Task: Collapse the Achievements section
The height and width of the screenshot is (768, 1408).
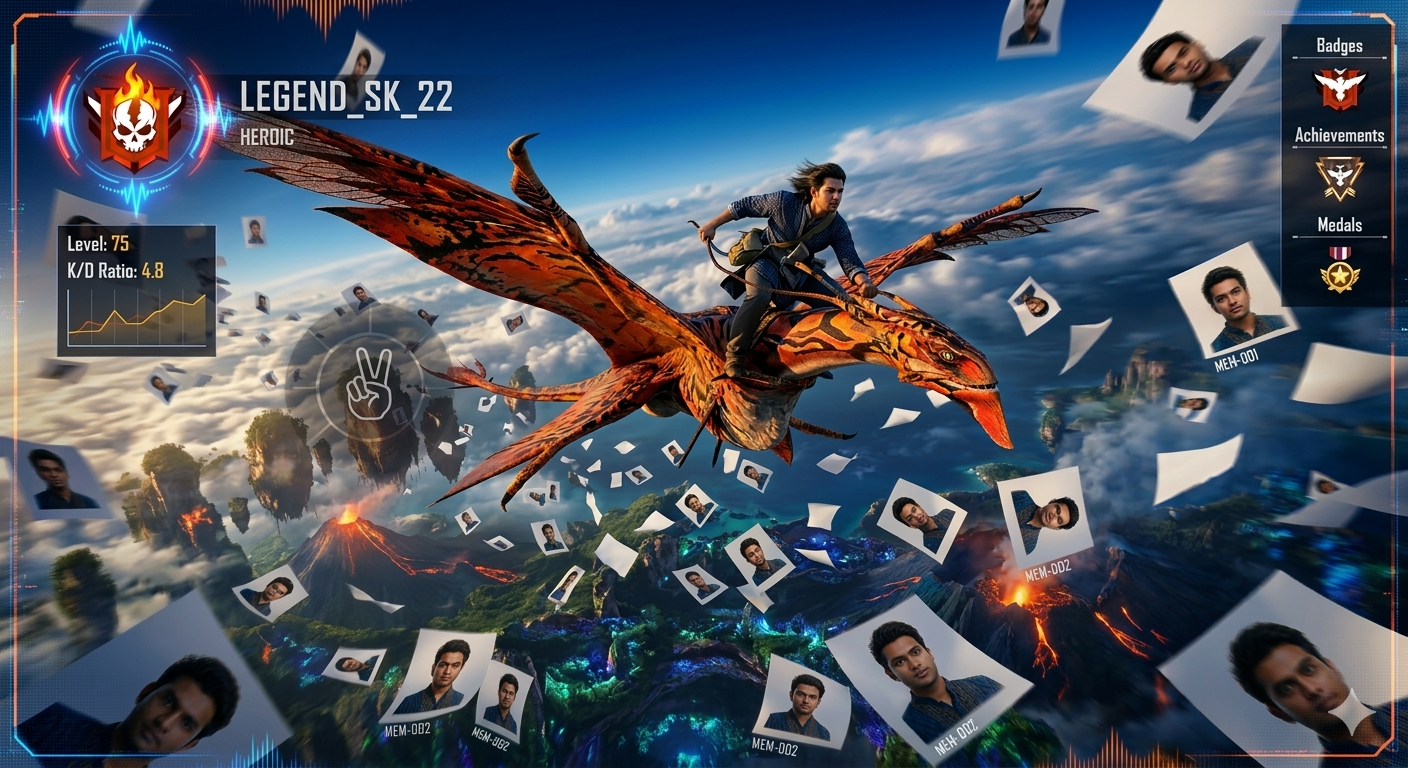Action: (1342, 135)
